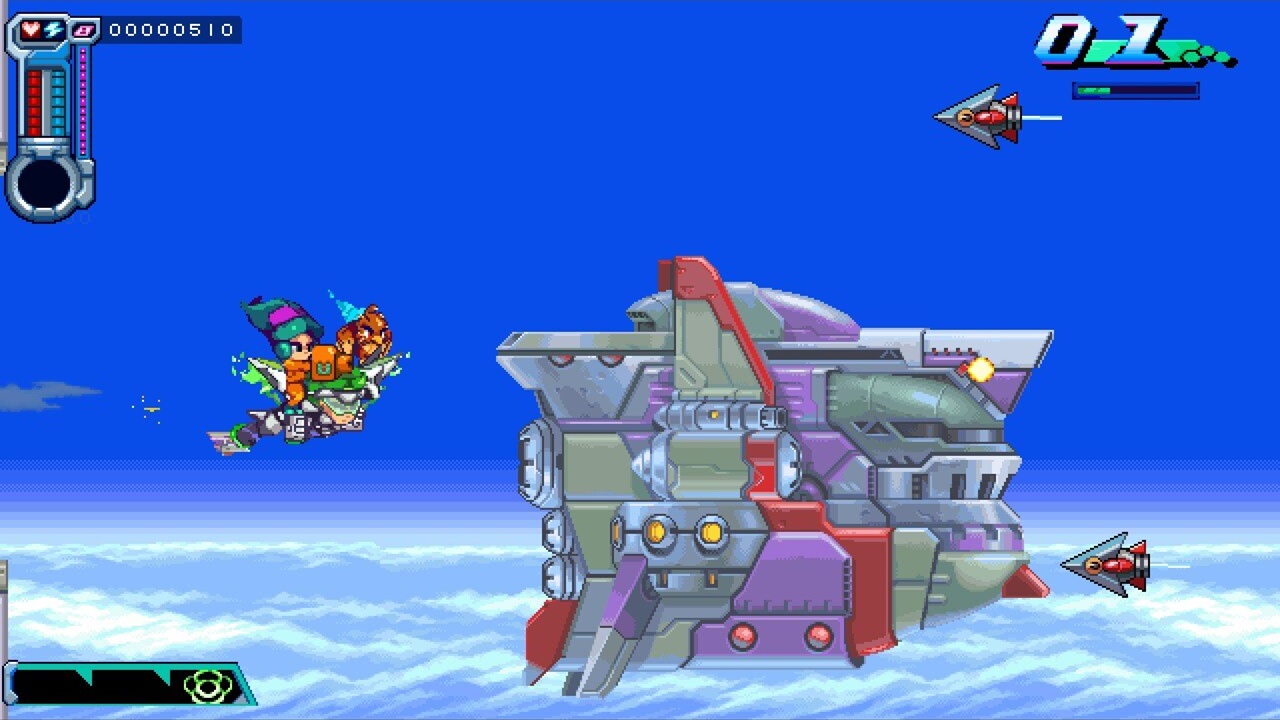
Task: Select the blue lightning bolt energy icon
Action: (x=53, y=30)
